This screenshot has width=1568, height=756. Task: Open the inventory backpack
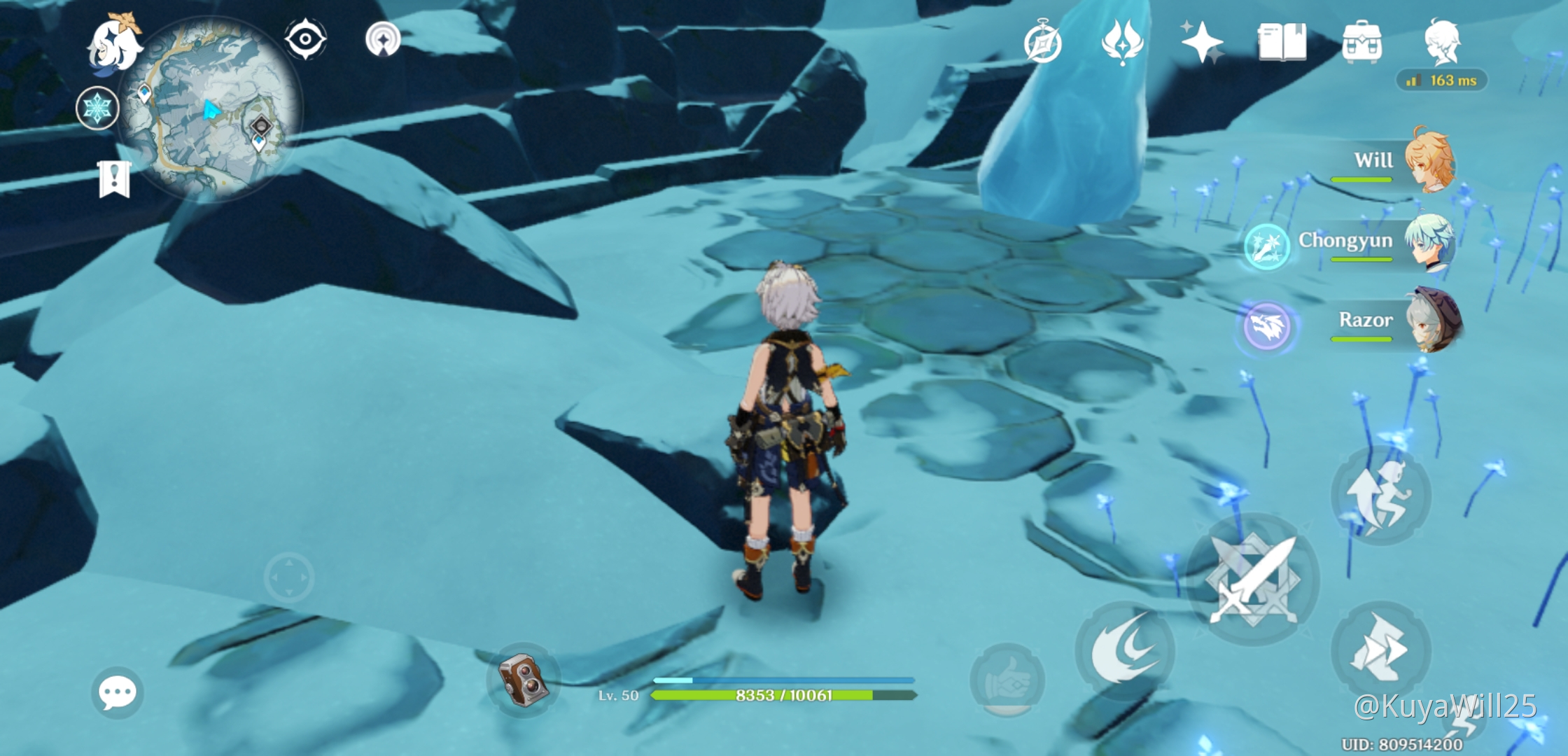[x=1361, y=42]
